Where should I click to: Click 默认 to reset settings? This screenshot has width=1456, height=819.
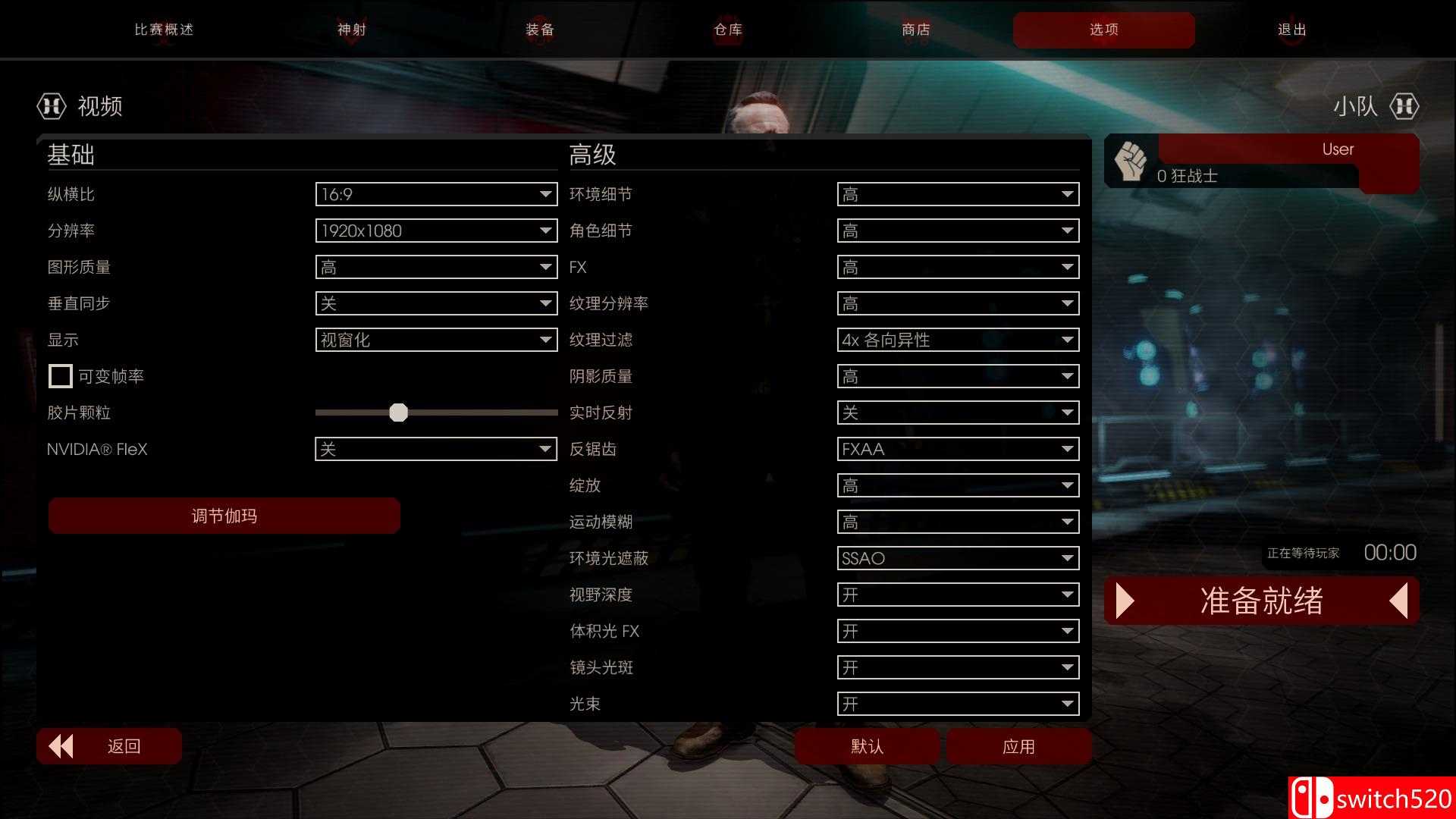[867, 746]
